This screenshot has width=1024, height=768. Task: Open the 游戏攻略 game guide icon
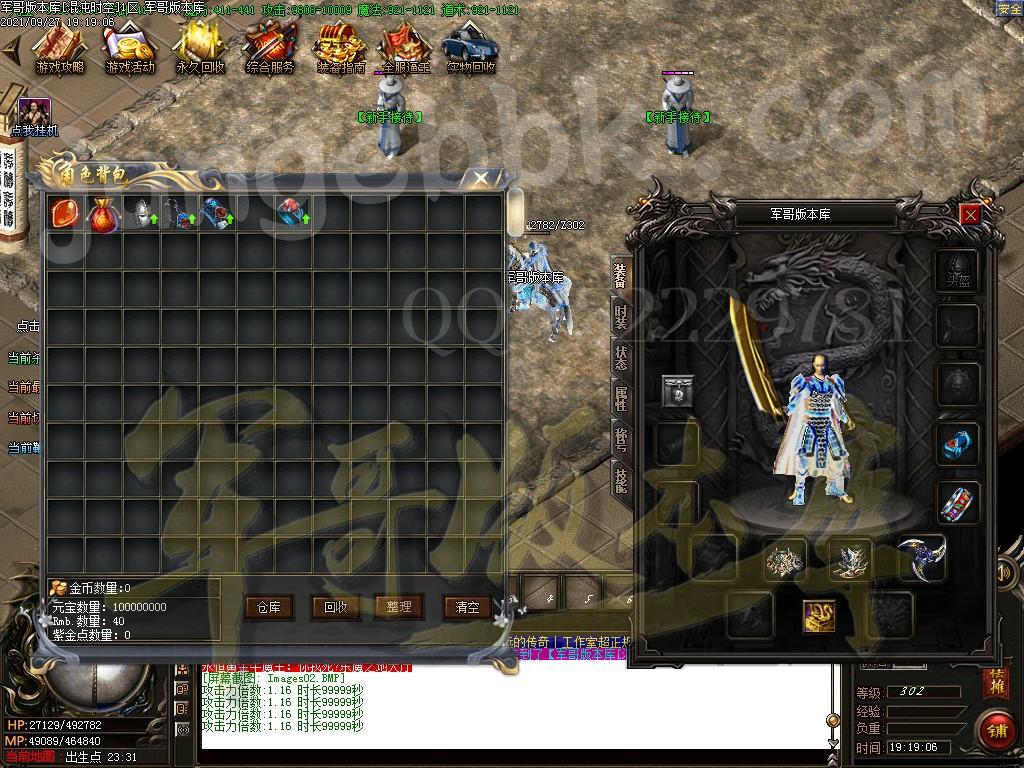60,48
